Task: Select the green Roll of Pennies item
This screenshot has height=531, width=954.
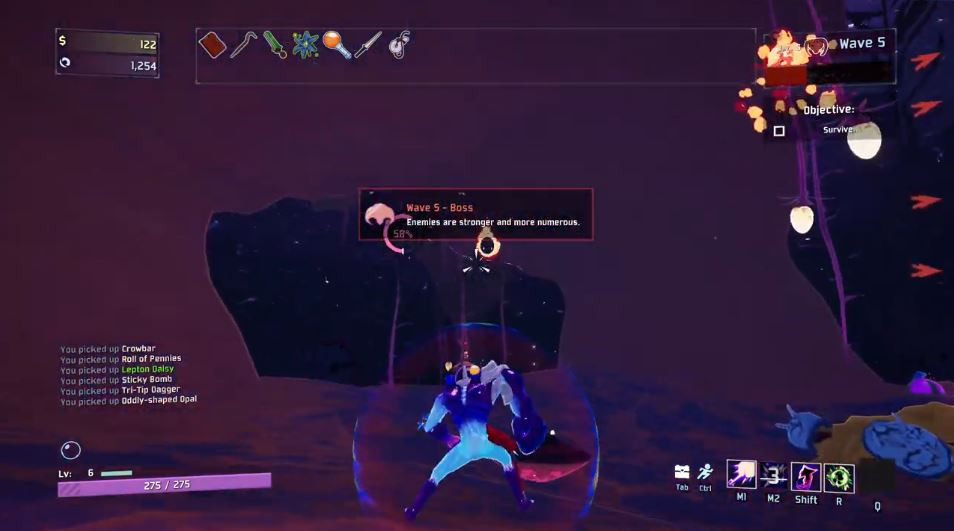Action: pyautogui.click(x=274, y=45)
